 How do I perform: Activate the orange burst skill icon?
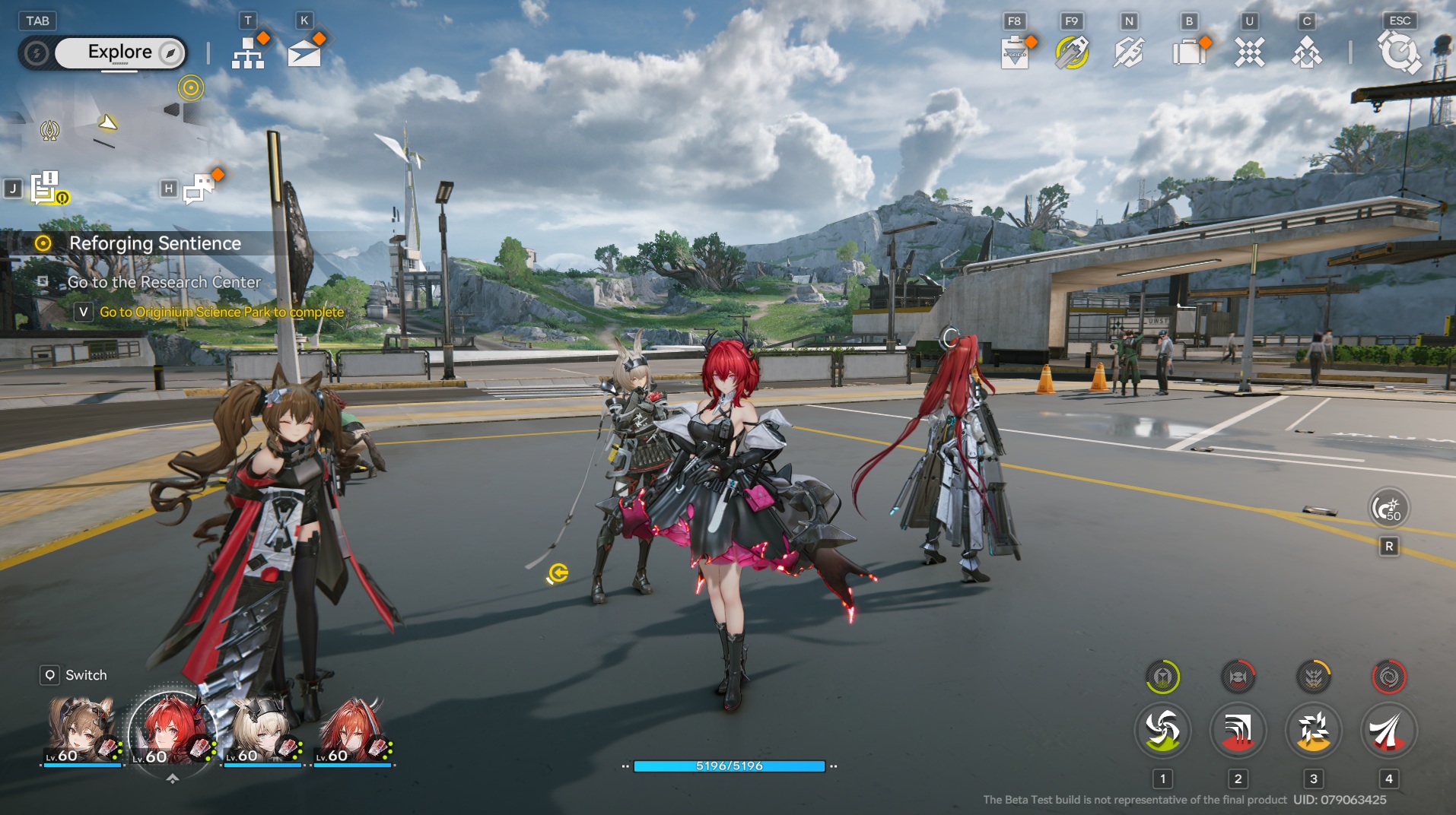pyautogui.click(x=1313, y=731)
